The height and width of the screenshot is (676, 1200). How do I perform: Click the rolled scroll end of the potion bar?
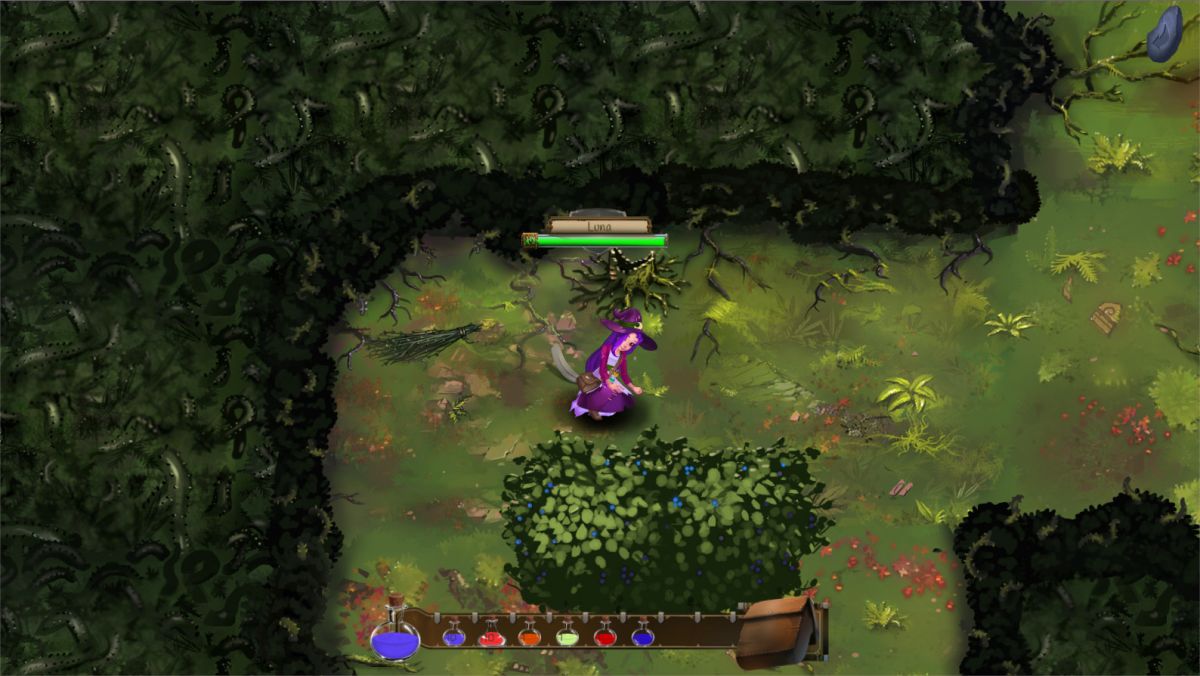pyautogui.click(x=780, y=630)
